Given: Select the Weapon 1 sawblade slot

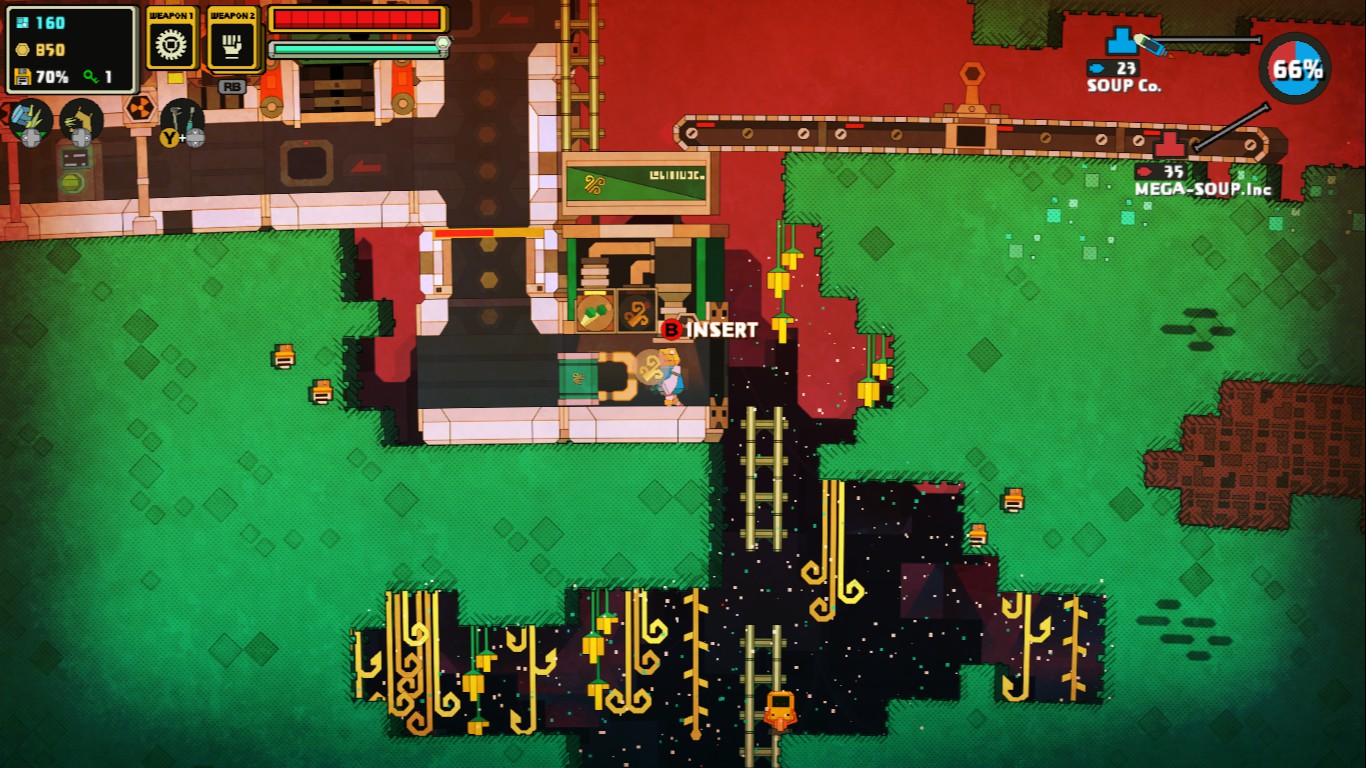Looking at the screenshot, I should coord(172,45).
